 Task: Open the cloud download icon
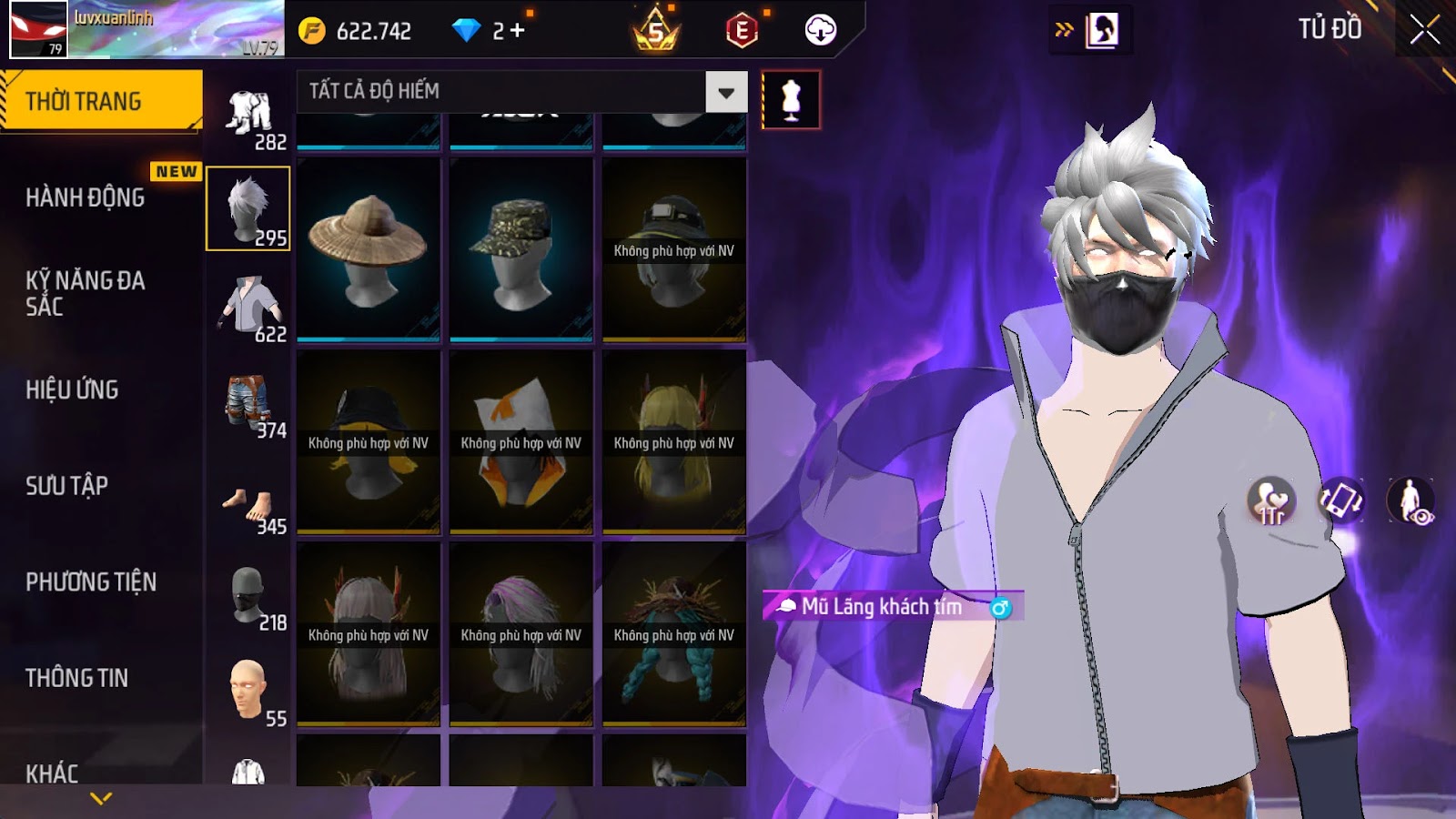(x=820, y=31)
